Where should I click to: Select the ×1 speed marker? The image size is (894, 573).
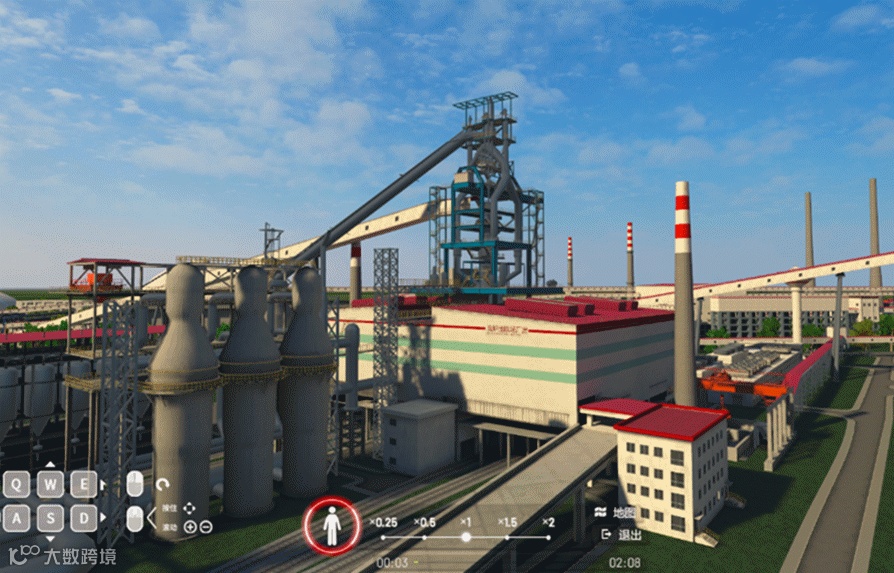tap(465, 537)
